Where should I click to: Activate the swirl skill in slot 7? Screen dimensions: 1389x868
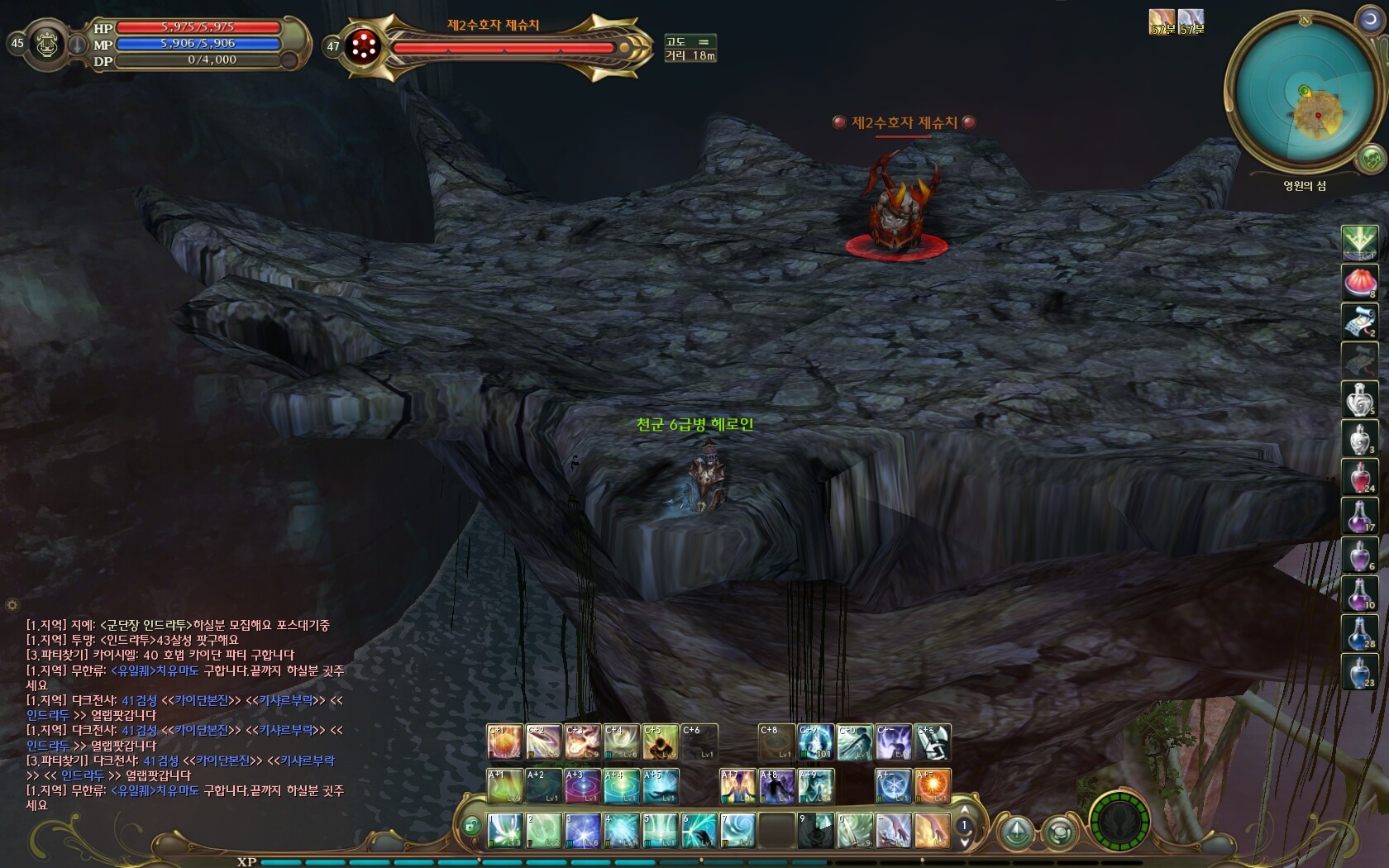point(737,830)
